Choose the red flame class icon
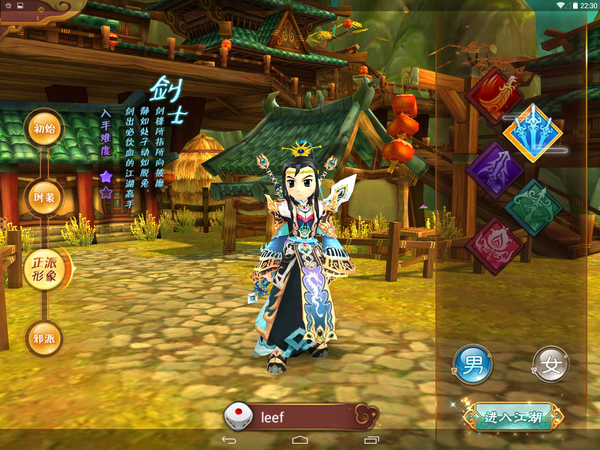The width and height of the screenshot is (600, 450). point(496,94)
